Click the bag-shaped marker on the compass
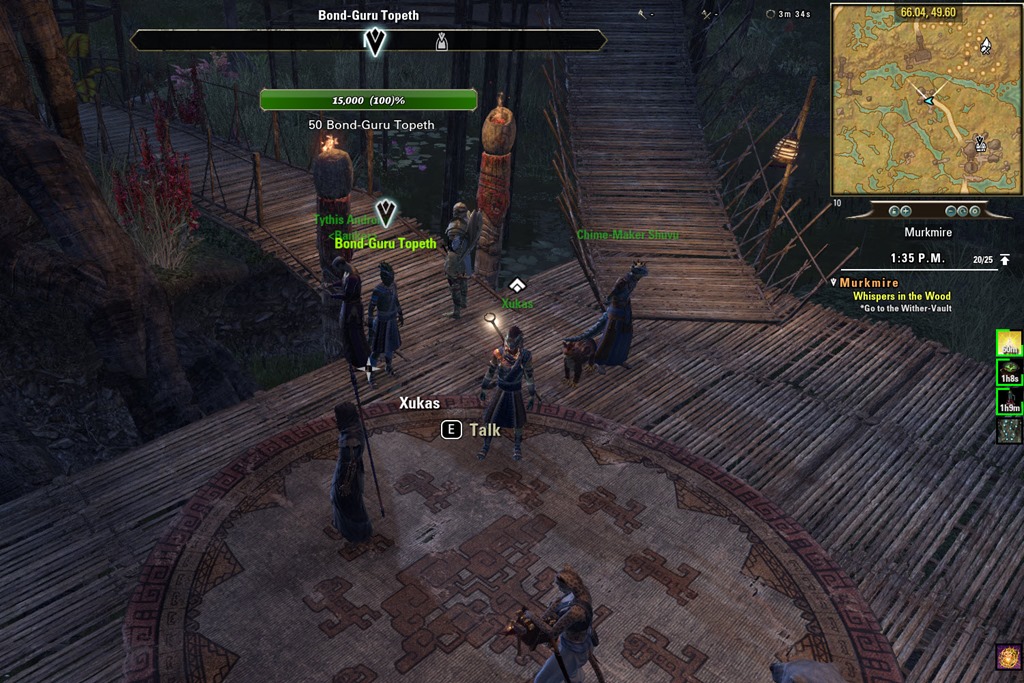 point(441,41)
